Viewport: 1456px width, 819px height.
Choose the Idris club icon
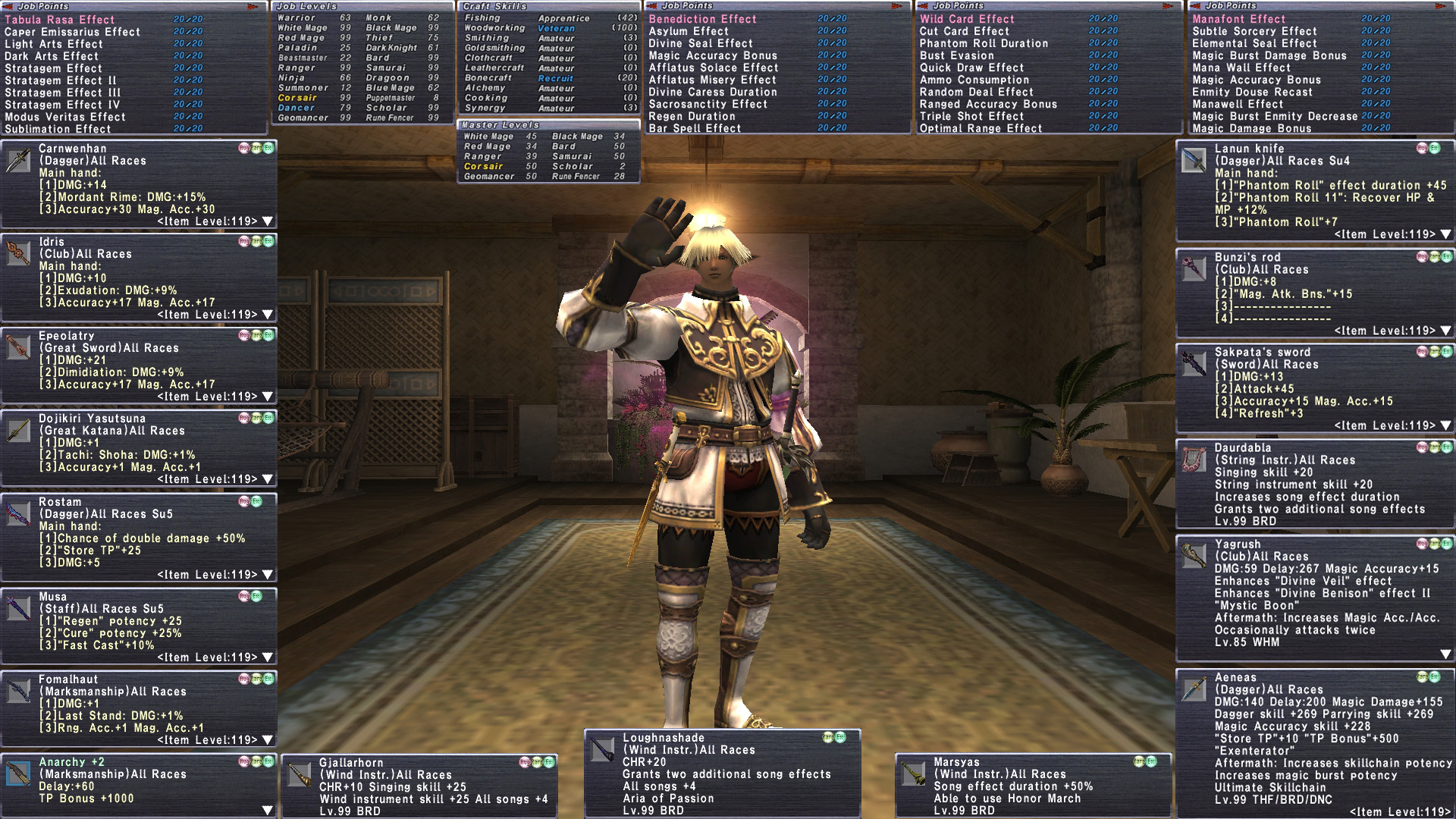tap(18, 254)
